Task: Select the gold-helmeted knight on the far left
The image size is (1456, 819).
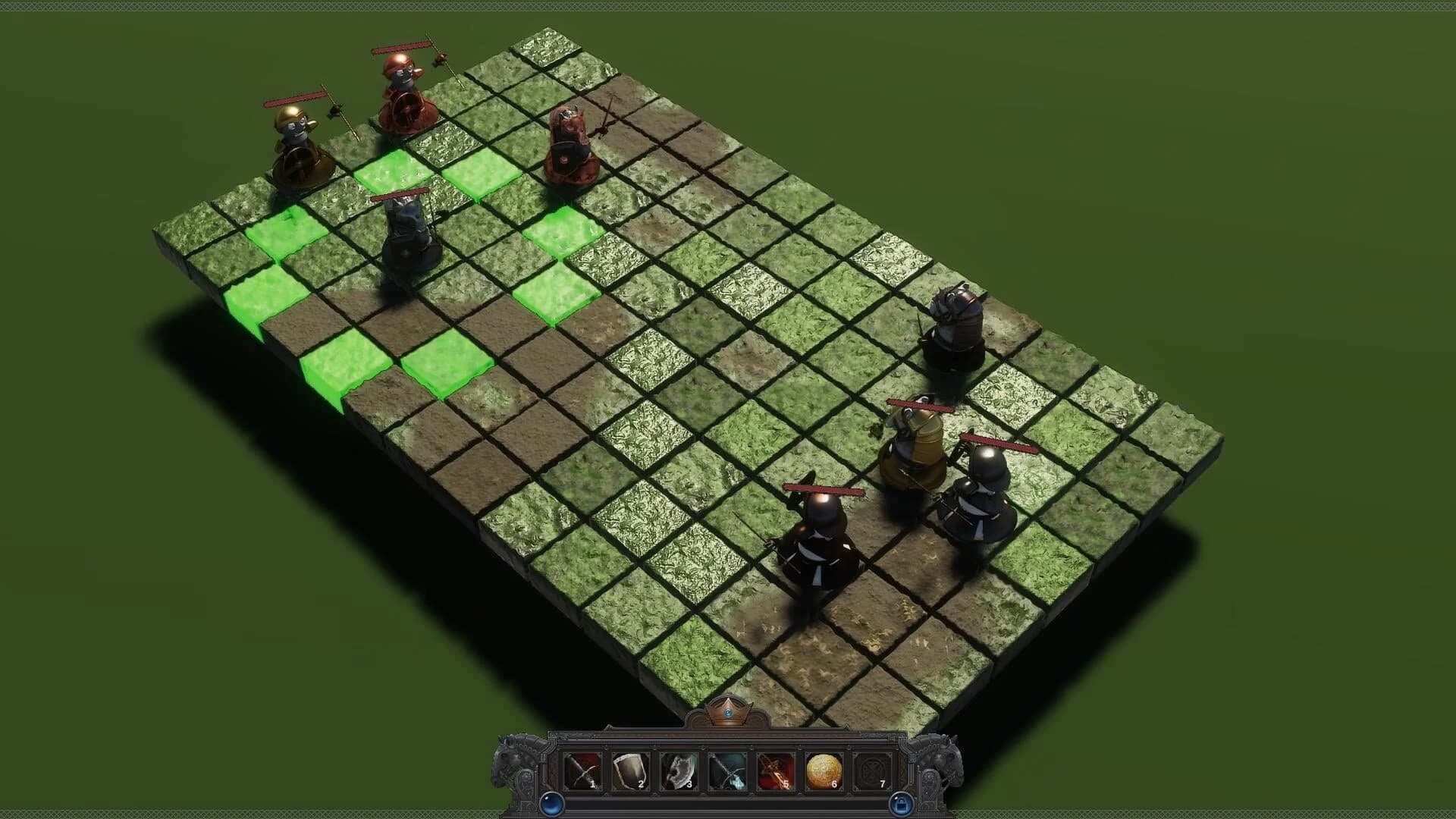Action: click(x=300, y=144)
